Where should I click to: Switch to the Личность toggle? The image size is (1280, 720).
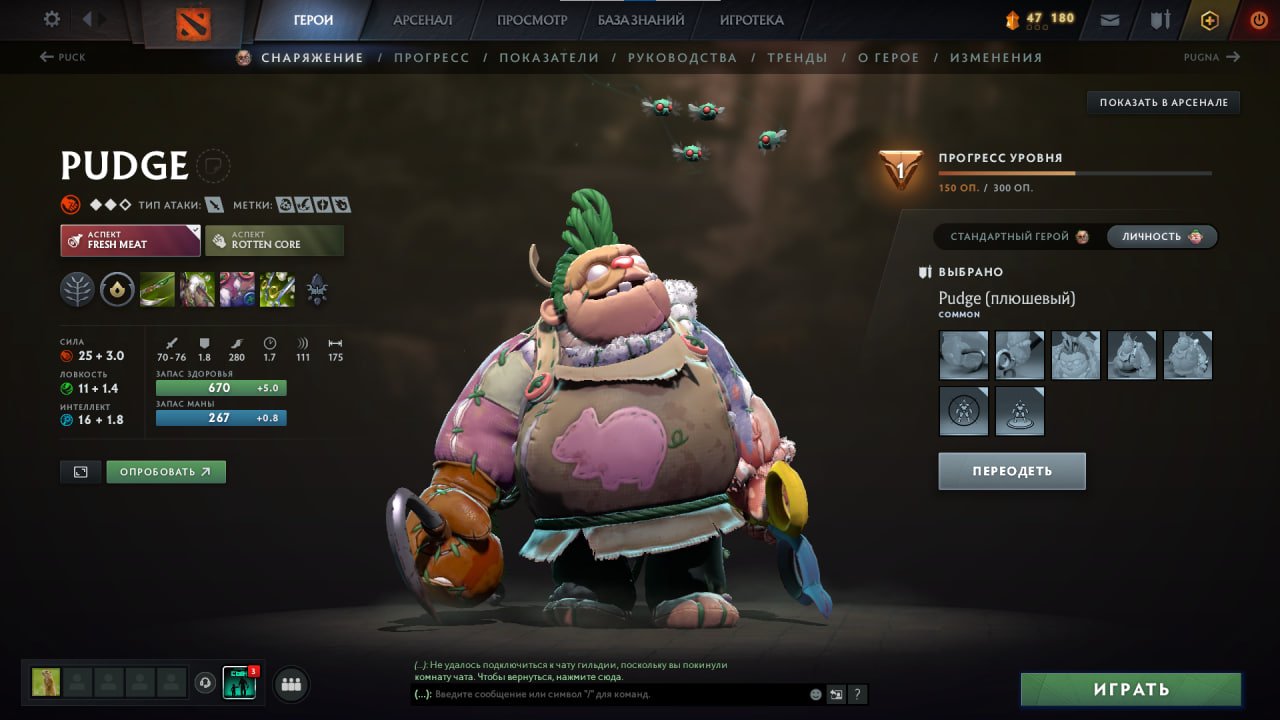point(1161,237)
